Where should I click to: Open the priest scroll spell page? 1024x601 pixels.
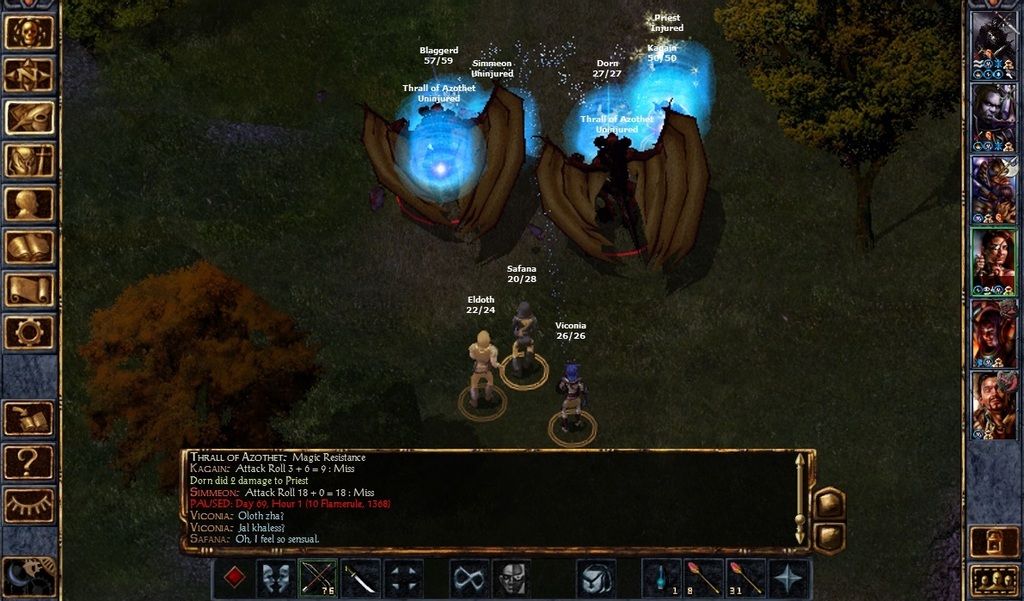pyautogui.click(x=29, y=290)
